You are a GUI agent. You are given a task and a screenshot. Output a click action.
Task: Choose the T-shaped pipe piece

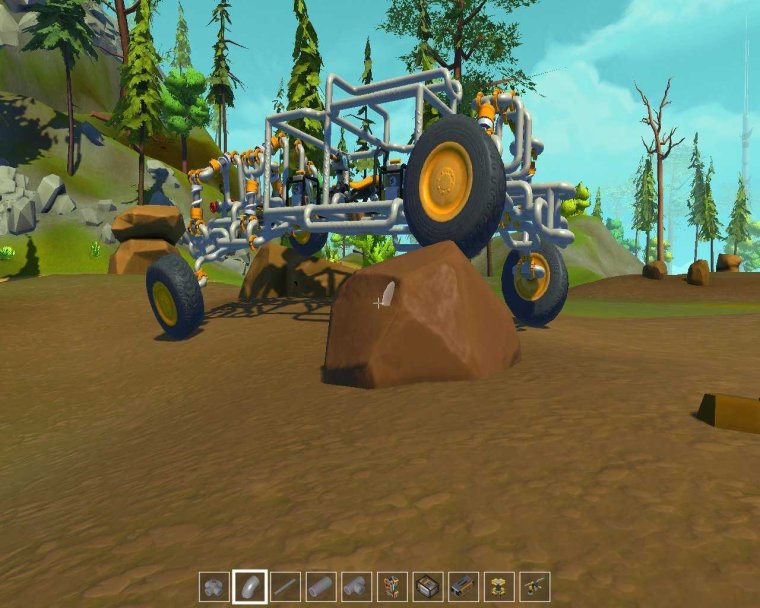click(x=357, y=586)
